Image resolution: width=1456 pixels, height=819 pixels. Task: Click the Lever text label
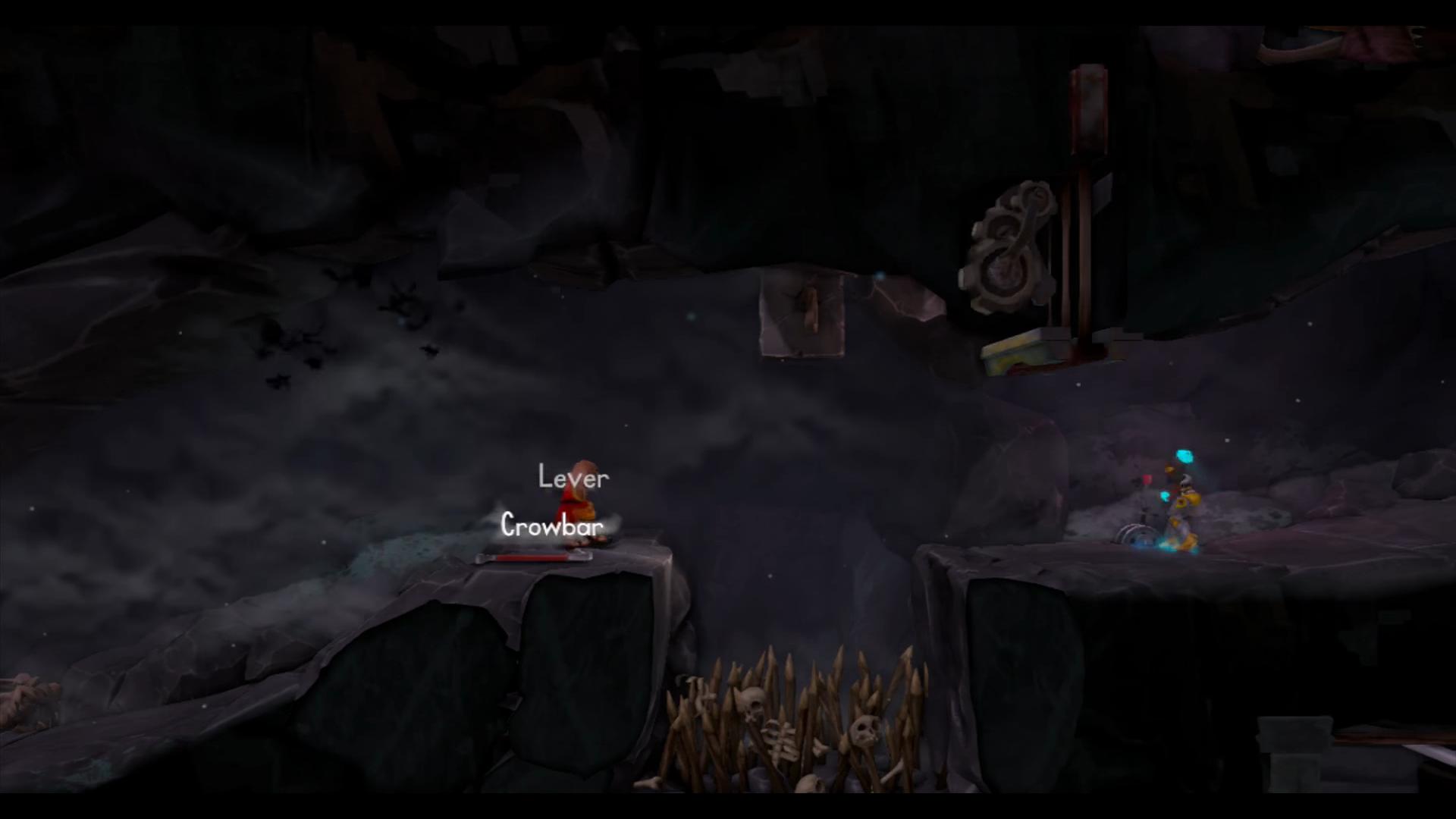coord(573,478)
